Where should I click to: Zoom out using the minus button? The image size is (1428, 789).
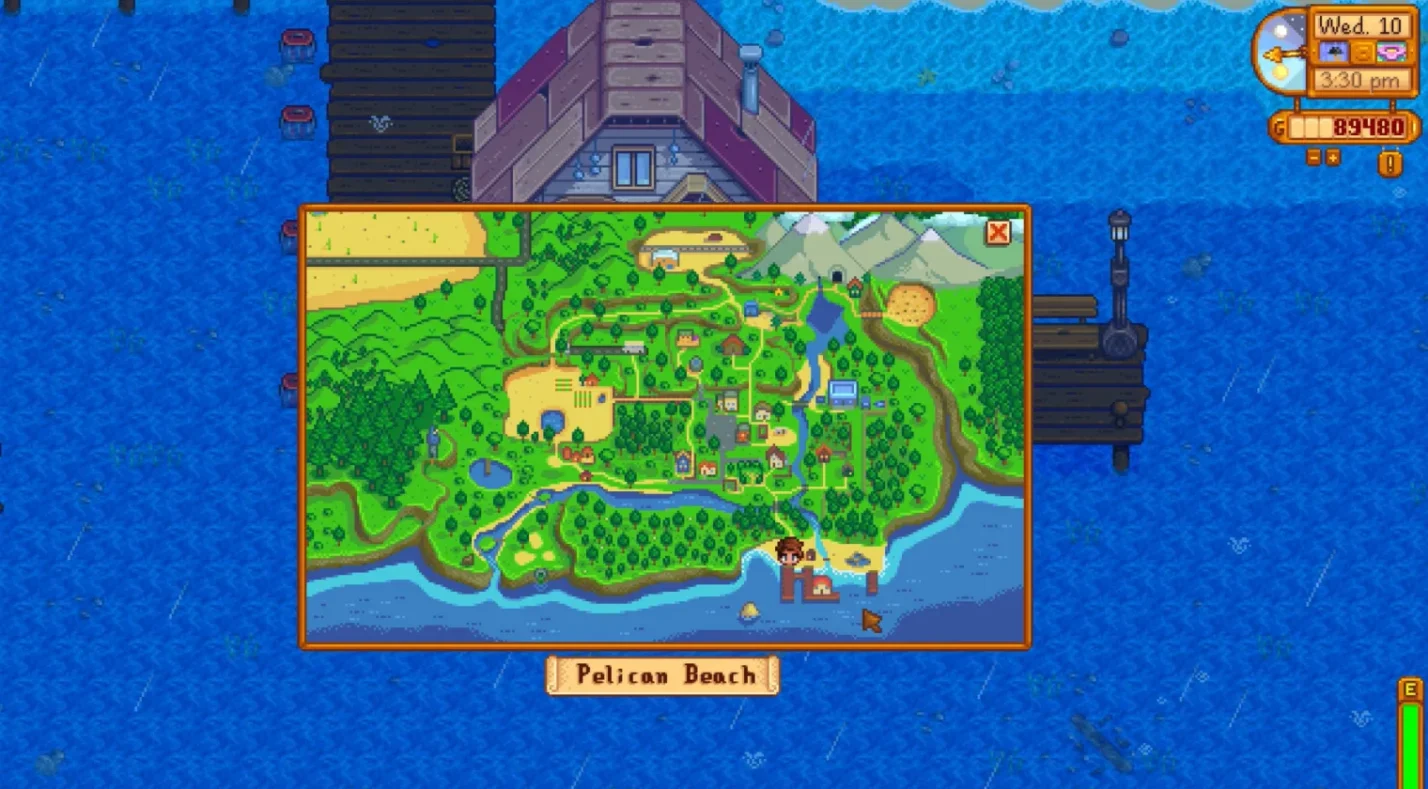[1314, 157]
